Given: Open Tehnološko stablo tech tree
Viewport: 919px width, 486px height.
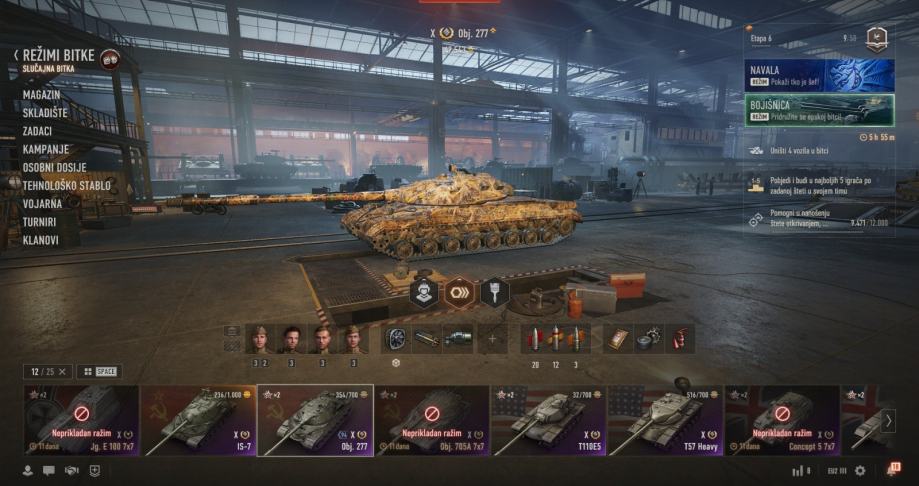Looking at the screenshot, I should point(66,185).
